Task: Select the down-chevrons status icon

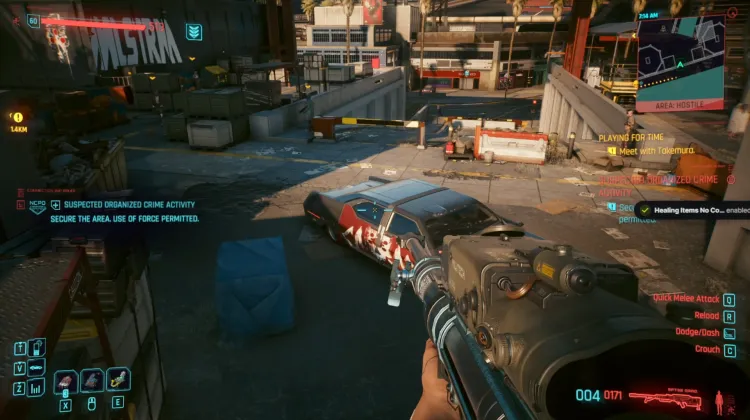Action: [x=193, y=32]
